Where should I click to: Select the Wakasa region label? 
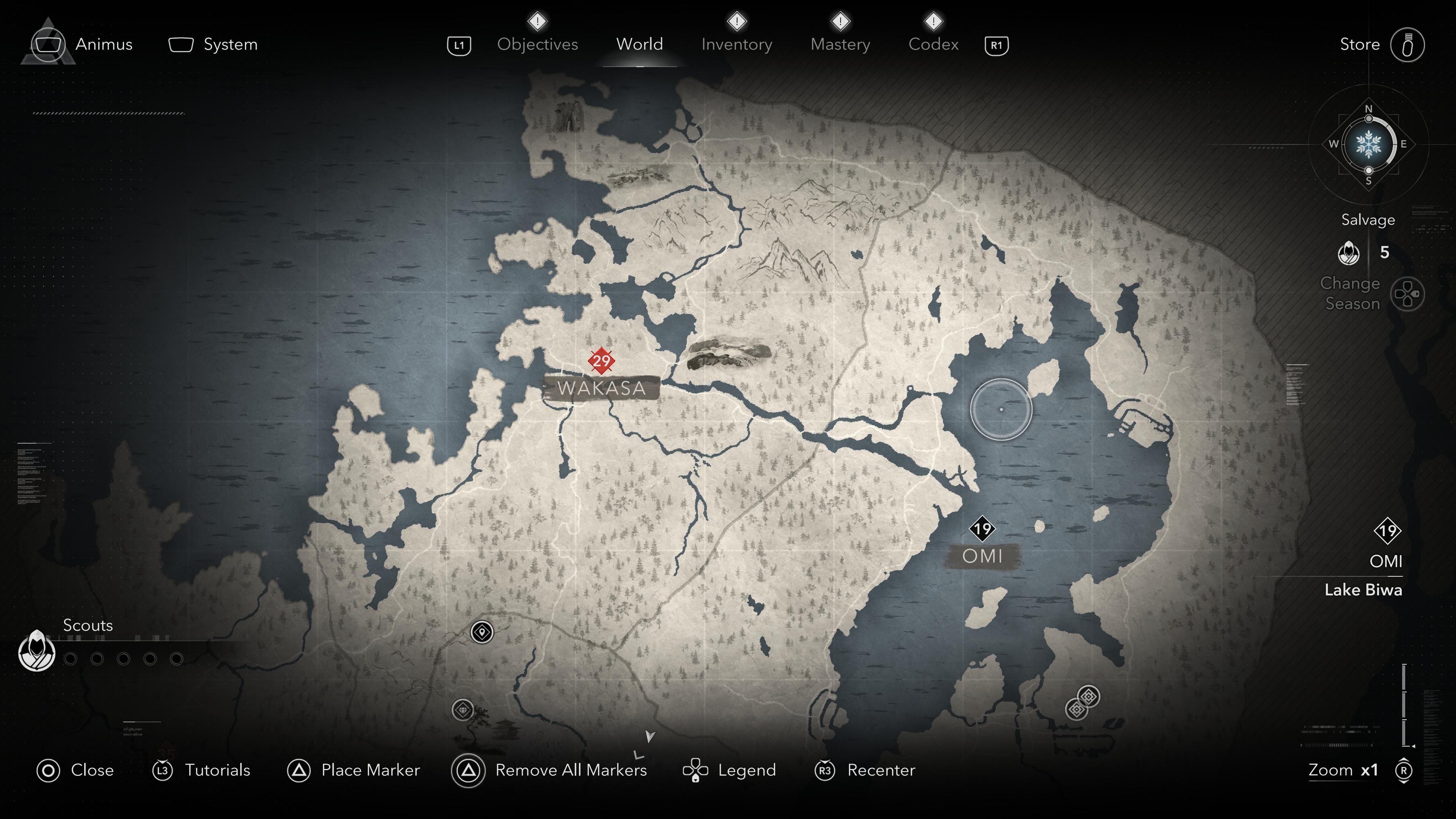[x=601, y=388]
